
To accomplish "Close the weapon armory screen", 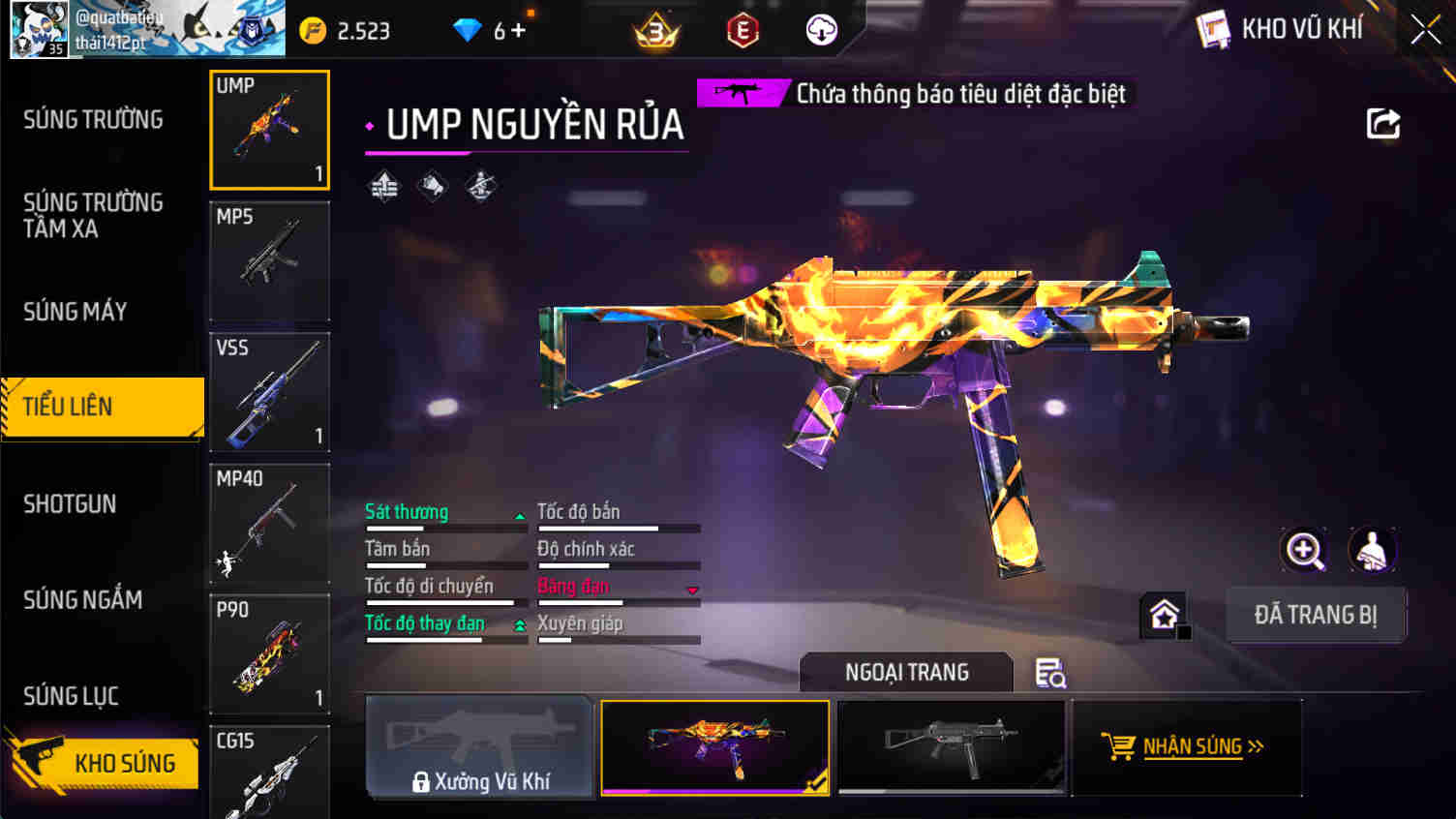I will [x=1424, y=29].
